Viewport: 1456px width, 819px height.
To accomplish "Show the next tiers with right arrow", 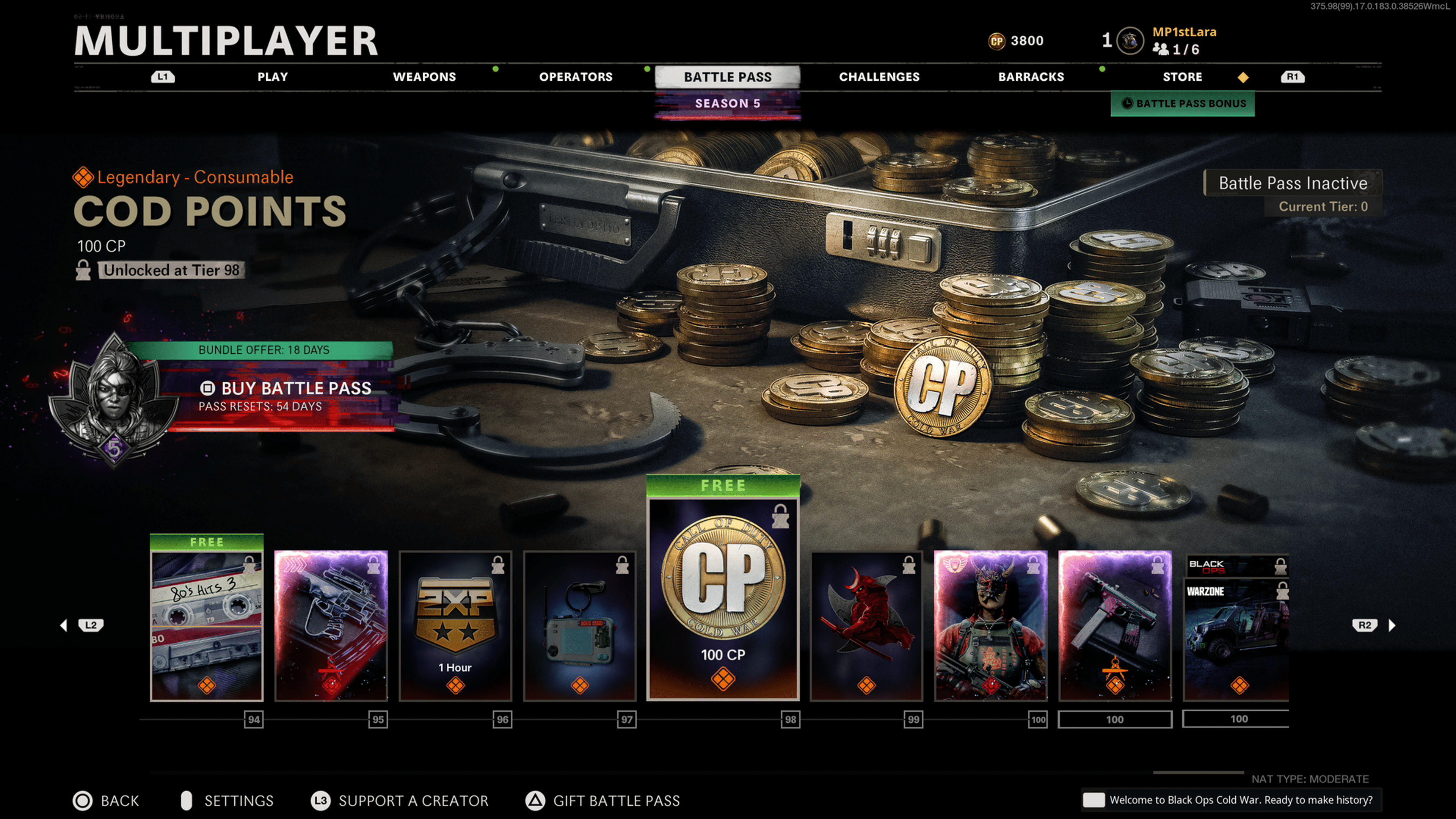I will 1392,625.
